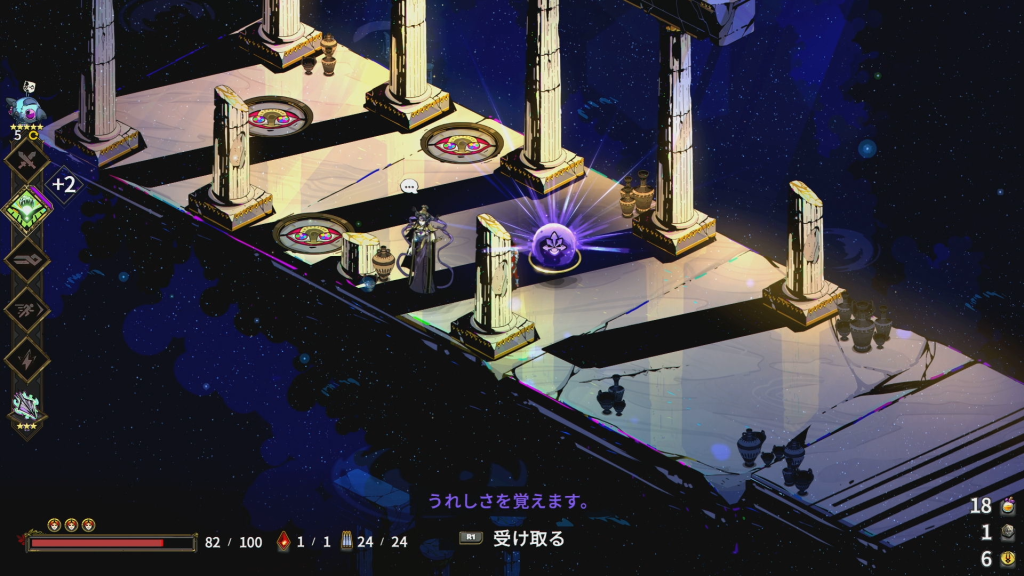Open the +2 extra boons badge
Viewport: 1024px width, 576px height.
64,184
